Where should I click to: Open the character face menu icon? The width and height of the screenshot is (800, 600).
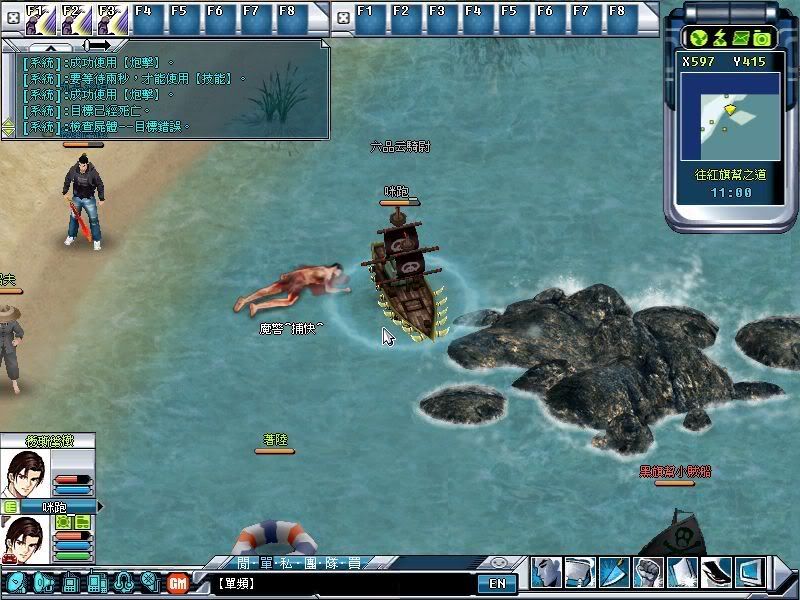pyautogui.click(x=546, y=572)
